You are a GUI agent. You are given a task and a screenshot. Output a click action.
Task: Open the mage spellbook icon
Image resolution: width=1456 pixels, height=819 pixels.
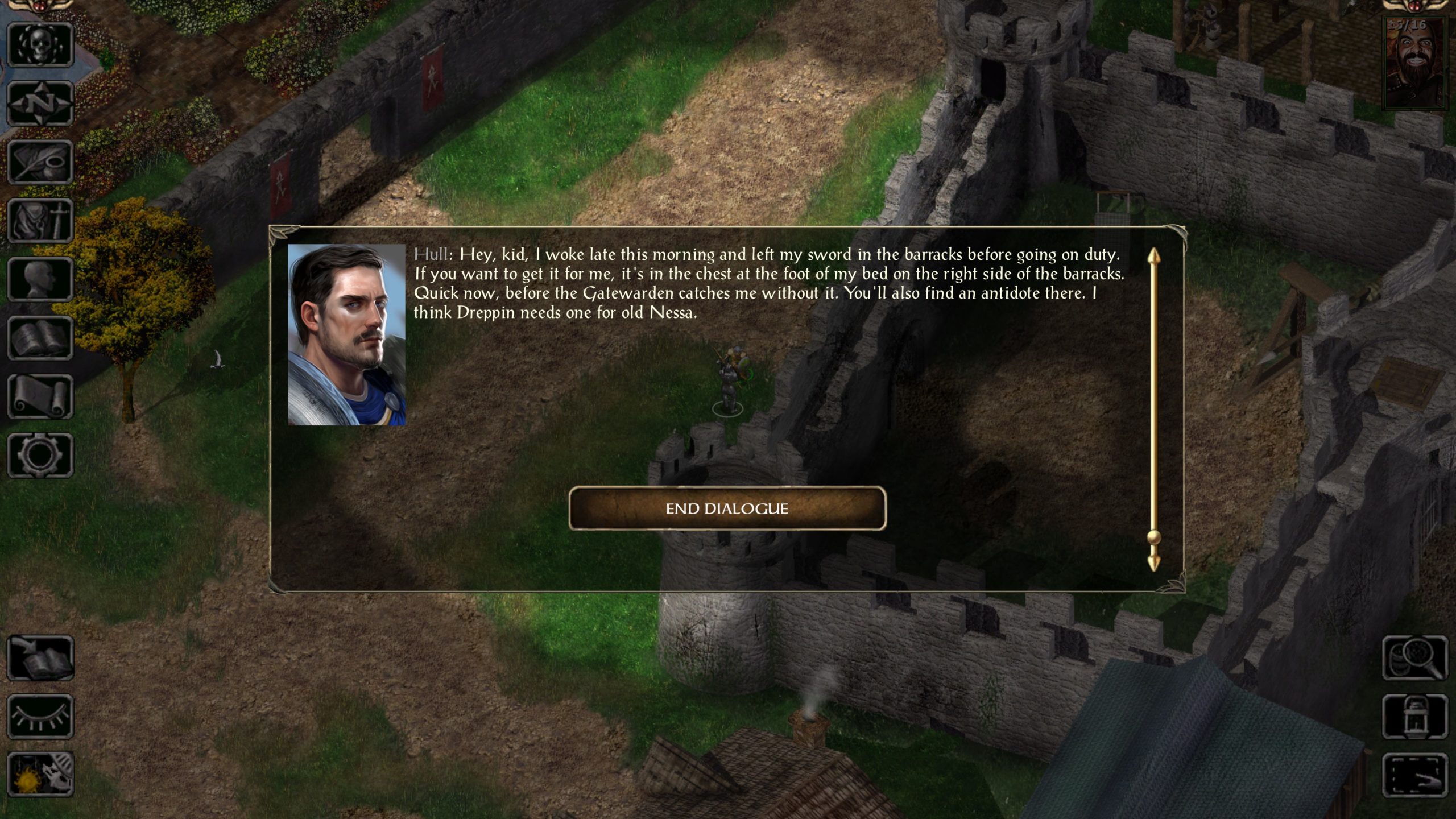coord(40,338)
